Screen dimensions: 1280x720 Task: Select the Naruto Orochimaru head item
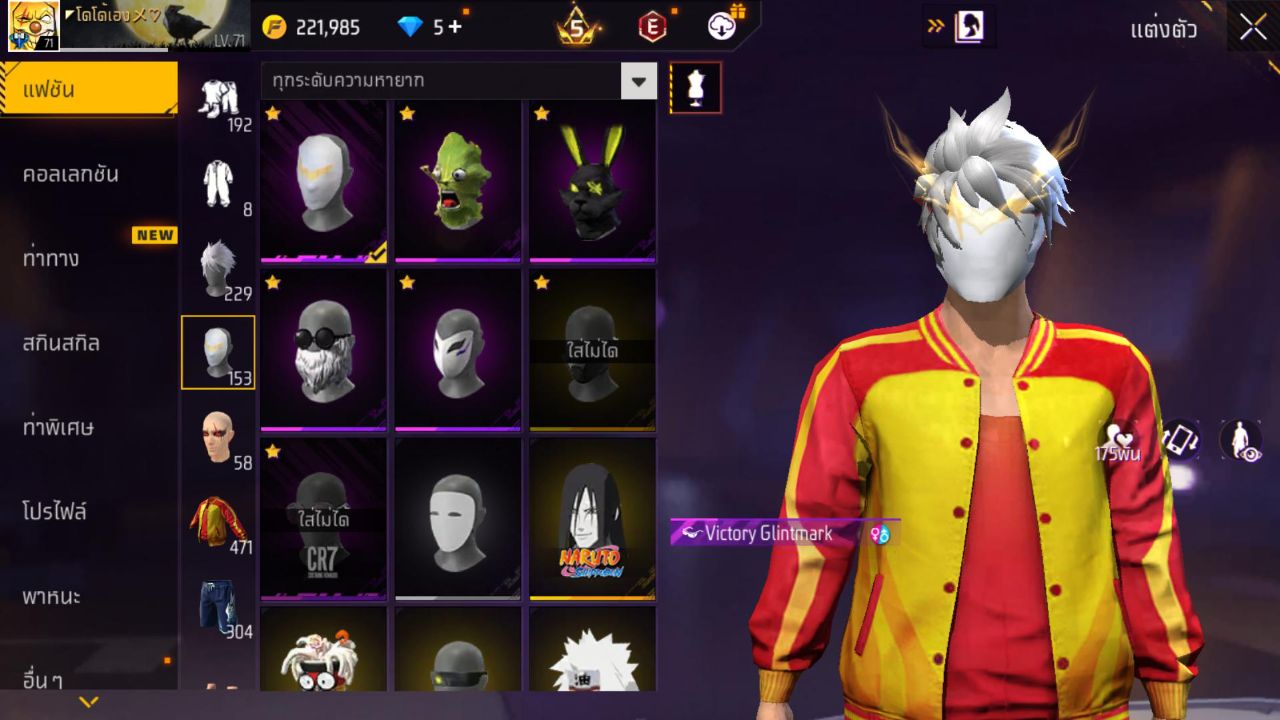pyautogui.click(x=592, y=518)
